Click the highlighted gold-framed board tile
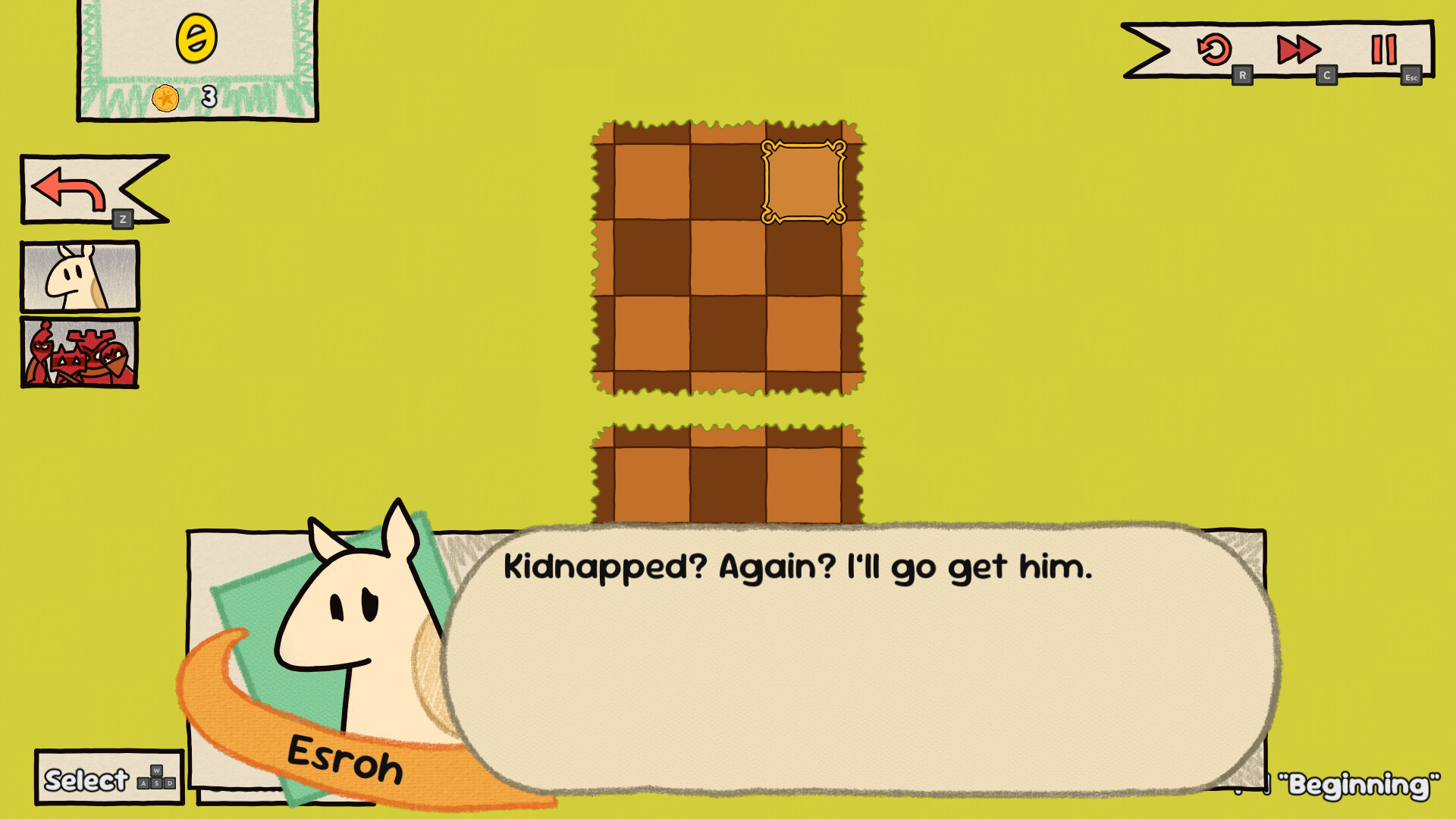The width and height of the screenshot is (1456, 819). [803, 180]
